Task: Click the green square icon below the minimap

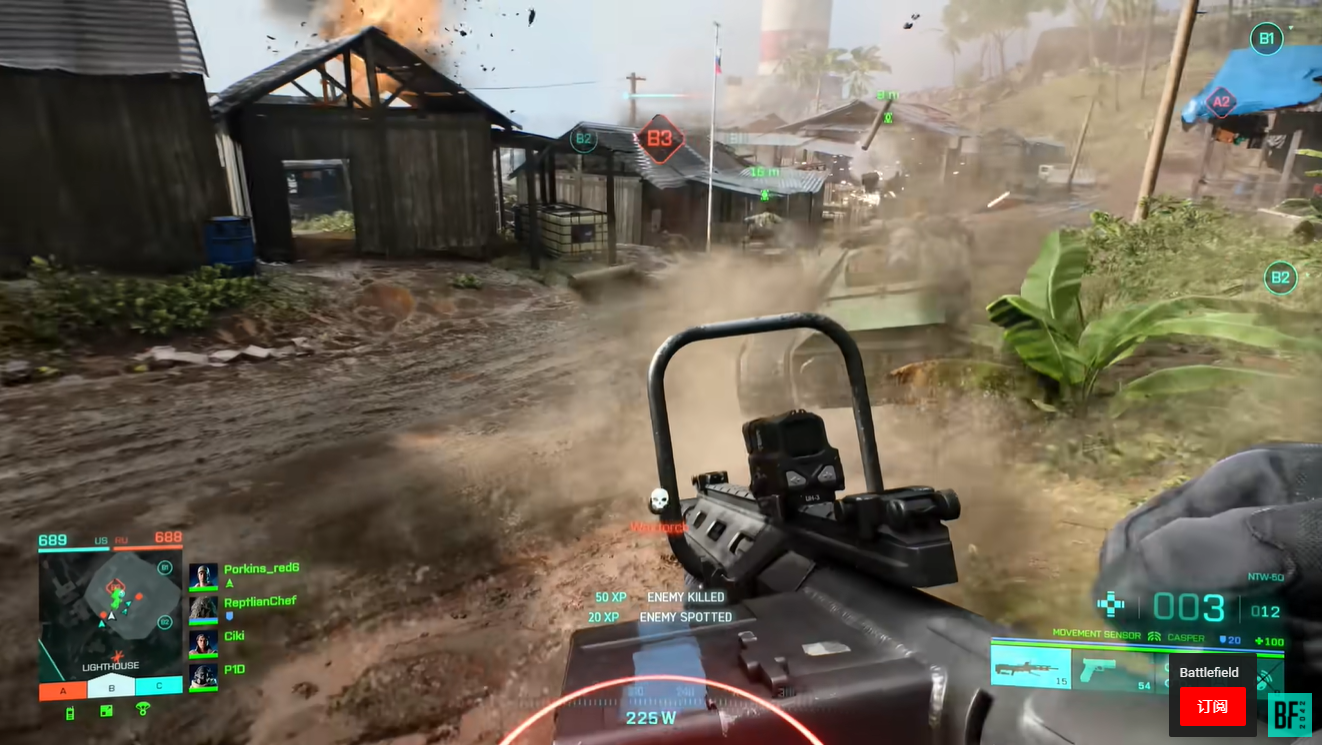Action: pyautogui.click(x=106, y=711)
